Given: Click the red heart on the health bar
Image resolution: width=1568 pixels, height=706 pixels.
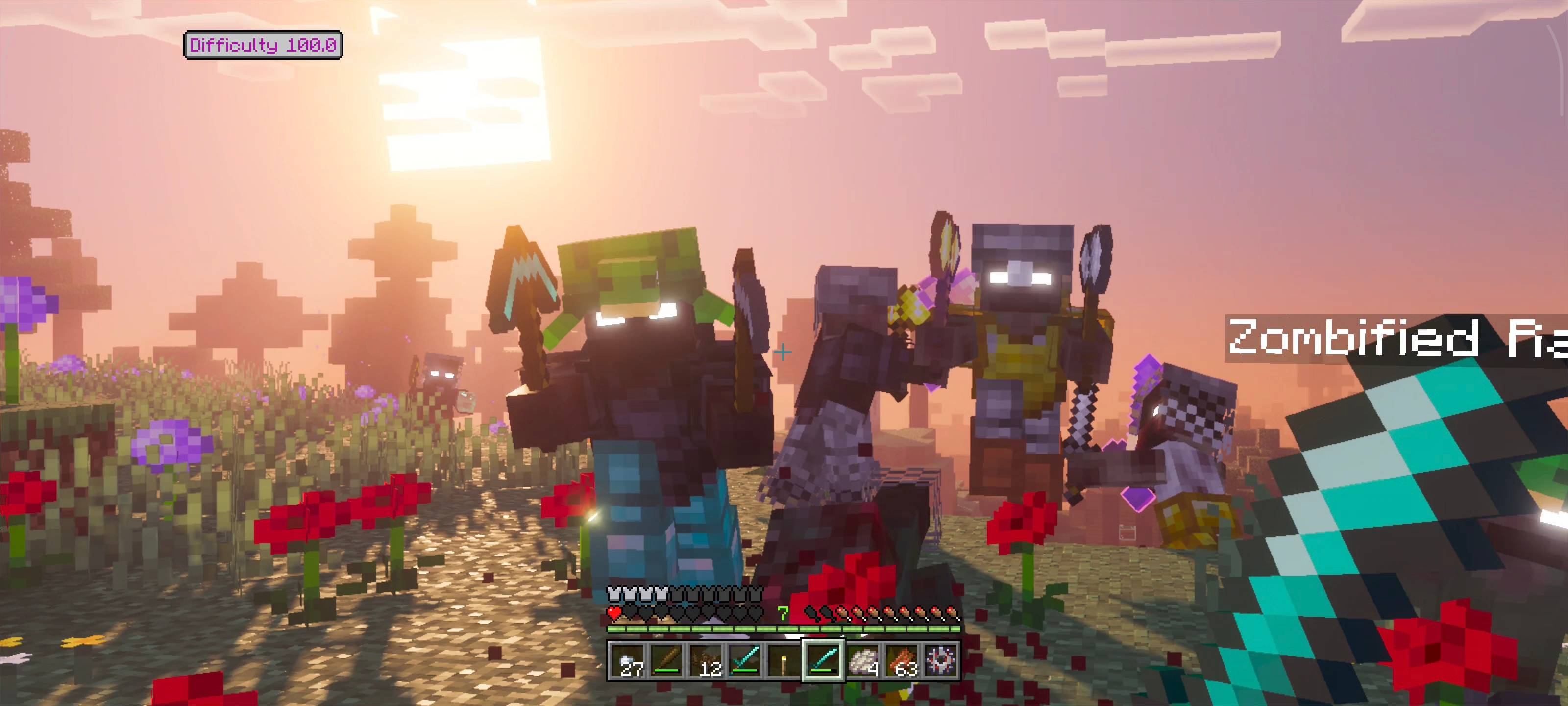Looking at the screenshot, I should [615, 613].
